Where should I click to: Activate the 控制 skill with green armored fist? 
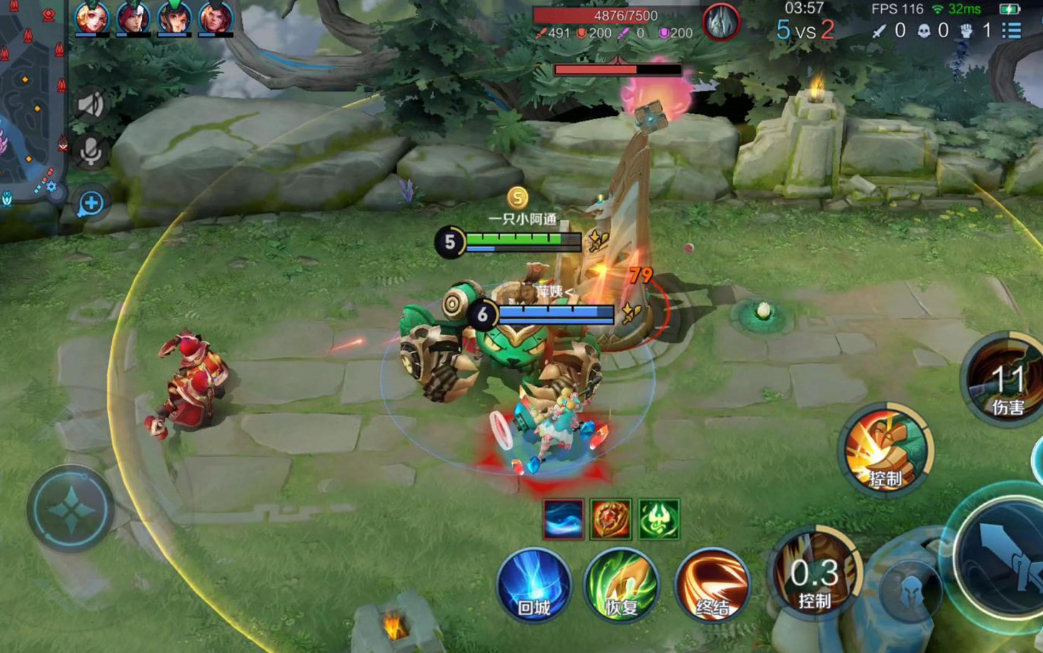885,451
